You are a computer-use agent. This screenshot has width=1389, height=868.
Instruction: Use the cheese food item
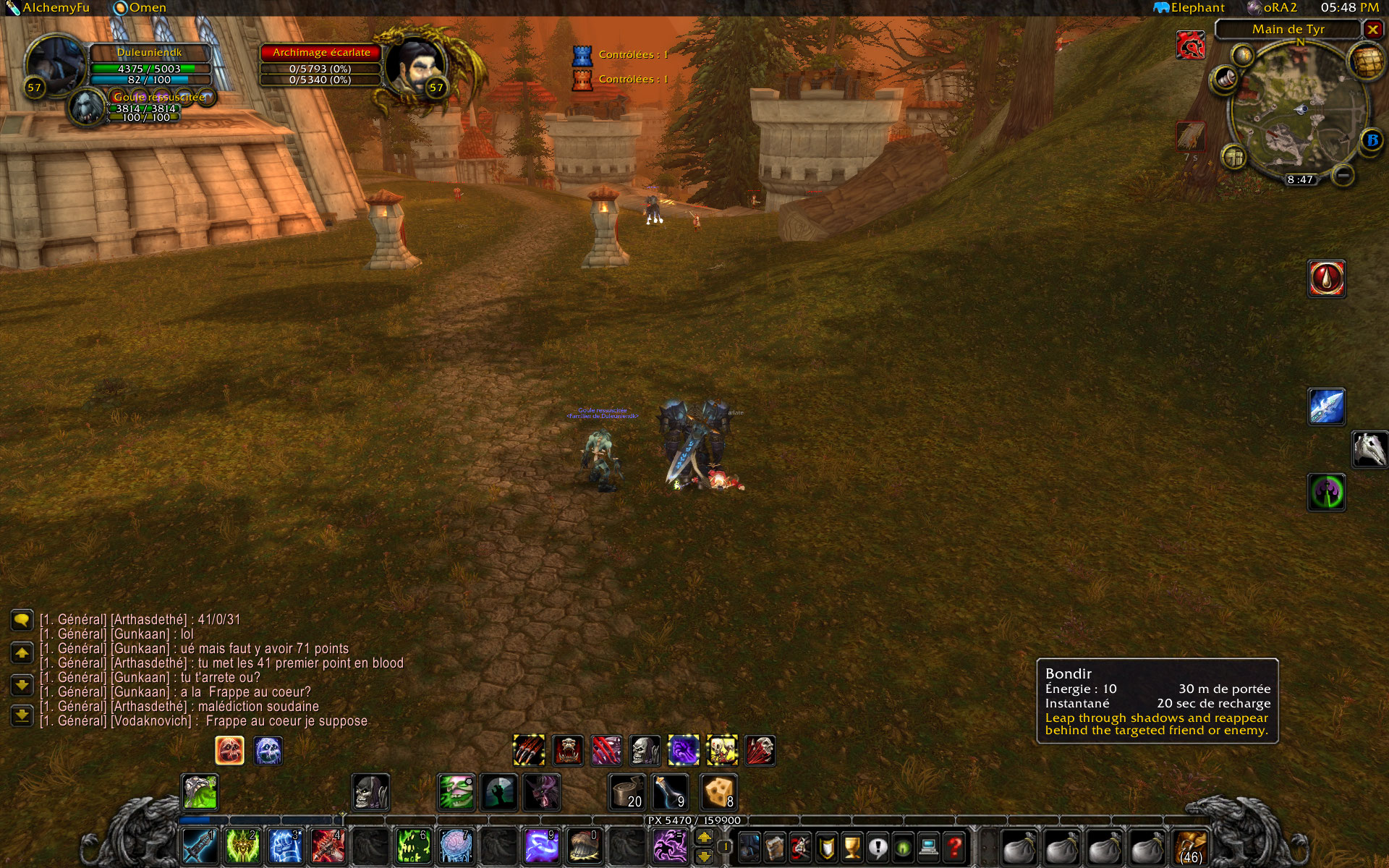[x=718, y=792]
